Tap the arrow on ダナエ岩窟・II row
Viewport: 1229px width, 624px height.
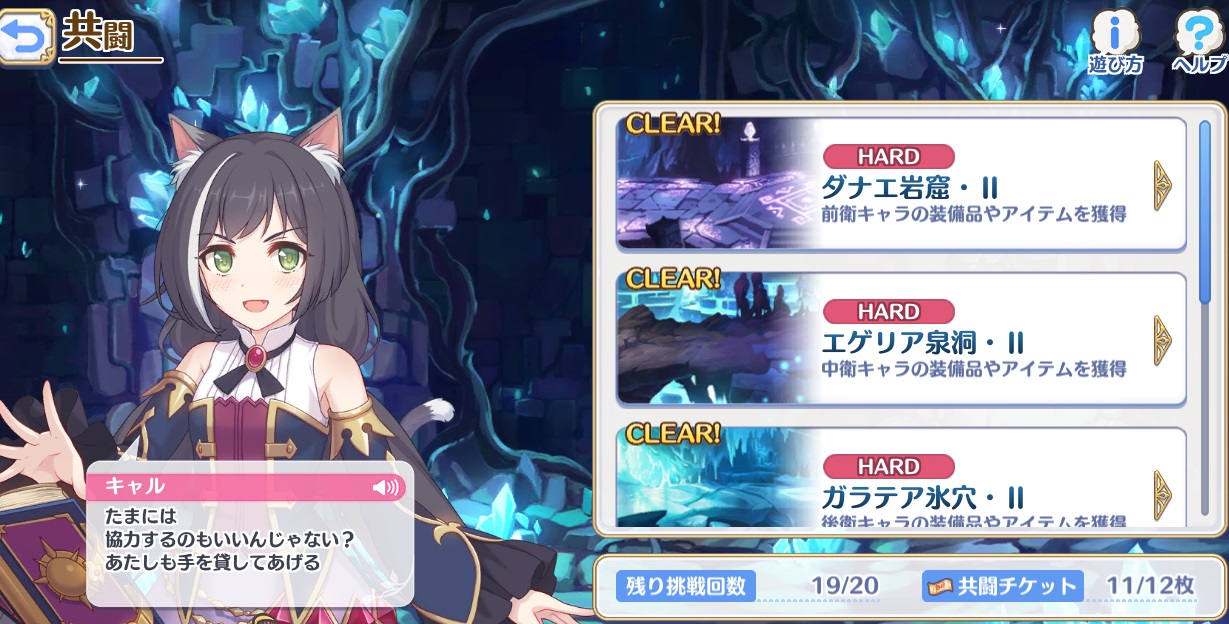click(x=1162, y=185)
